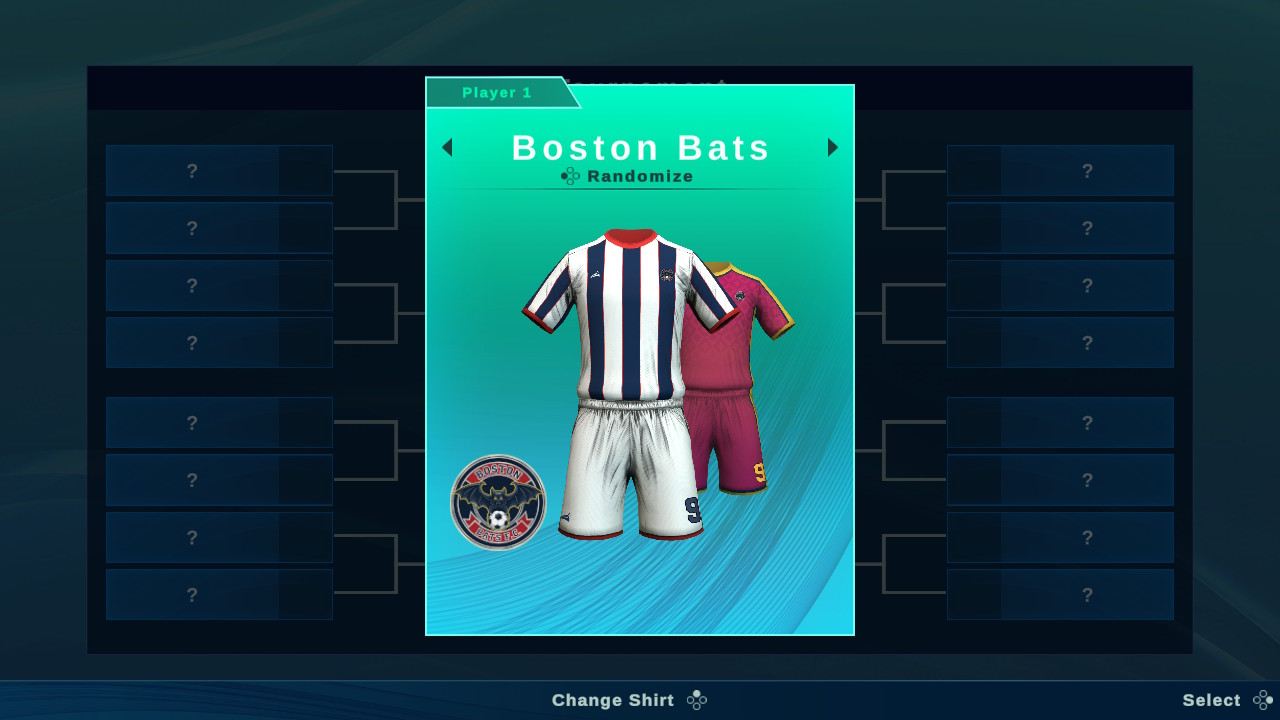Click the Randomize gamepad icon

pos(570,176)
